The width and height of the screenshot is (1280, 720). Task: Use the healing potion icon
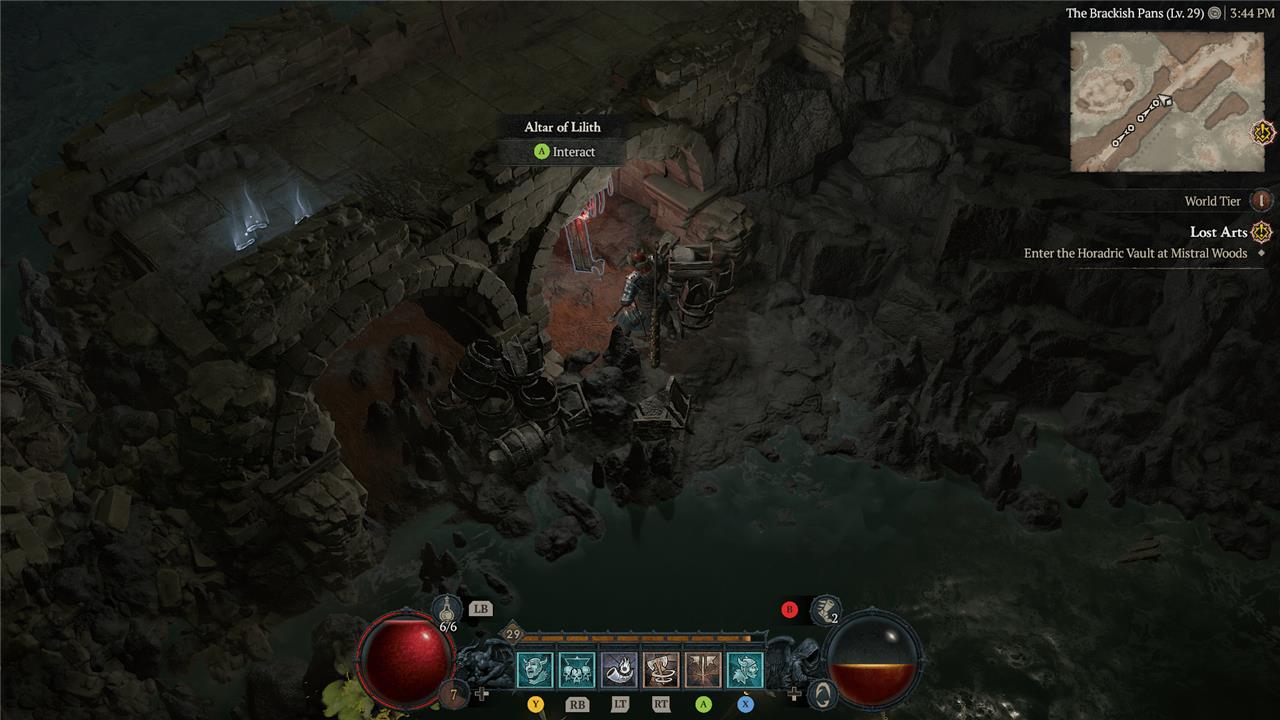[x=447, y=609]
